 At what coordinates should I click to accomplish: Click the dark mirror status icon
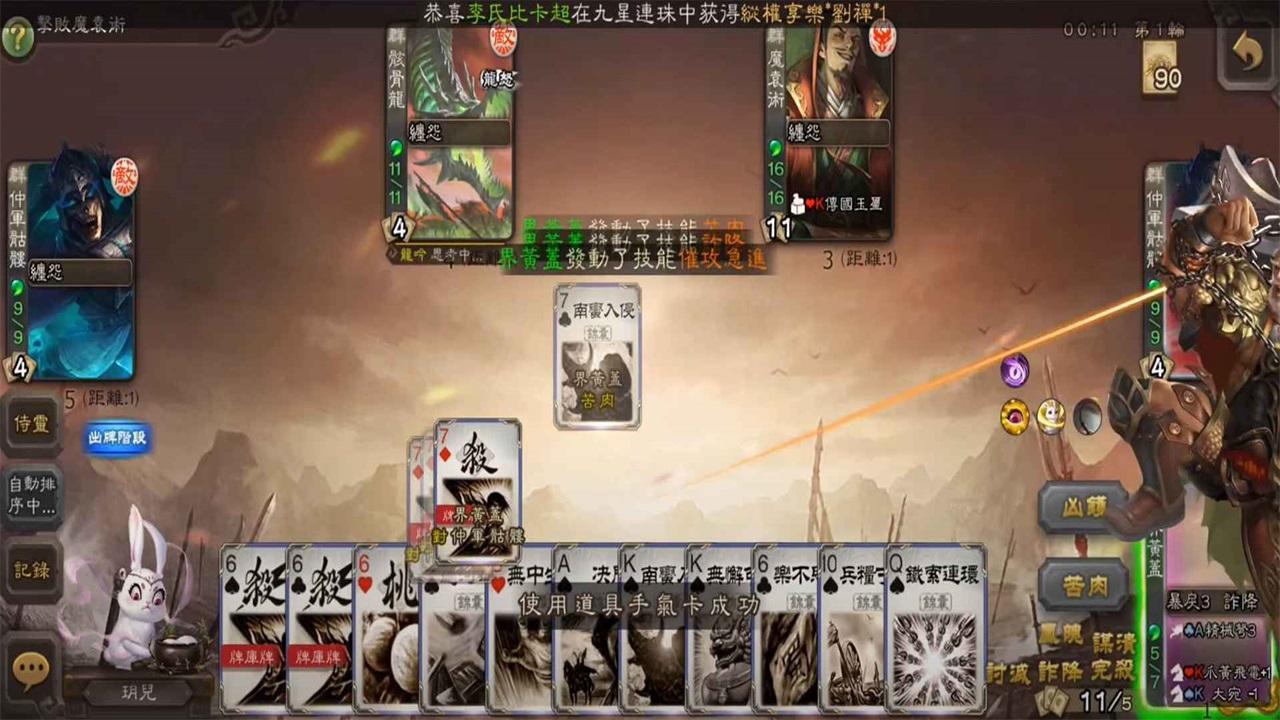tap(1087, 417)
